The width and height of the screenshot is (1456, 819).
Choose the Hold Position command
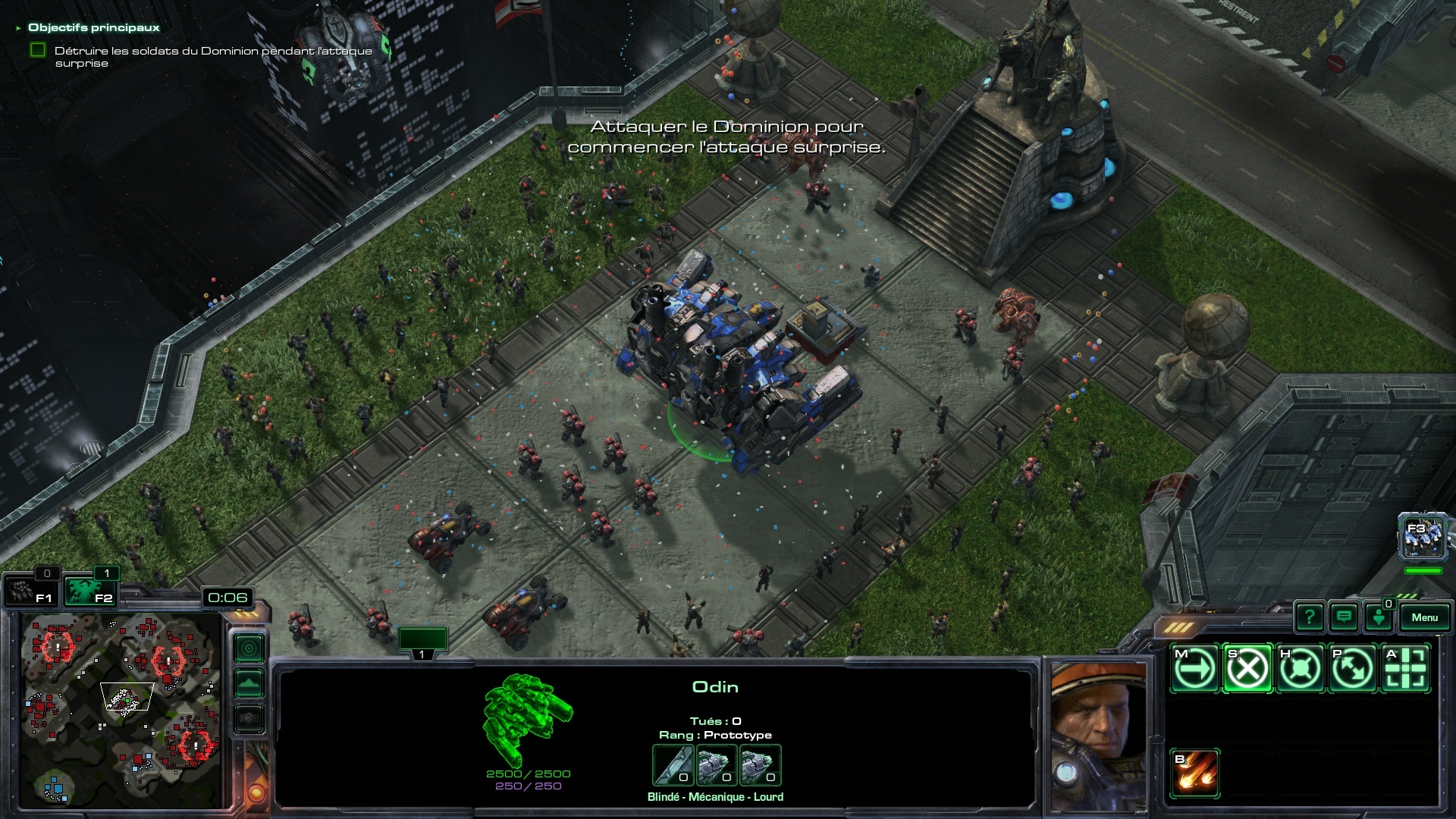pyautogui.click(x=1300, y=669)
